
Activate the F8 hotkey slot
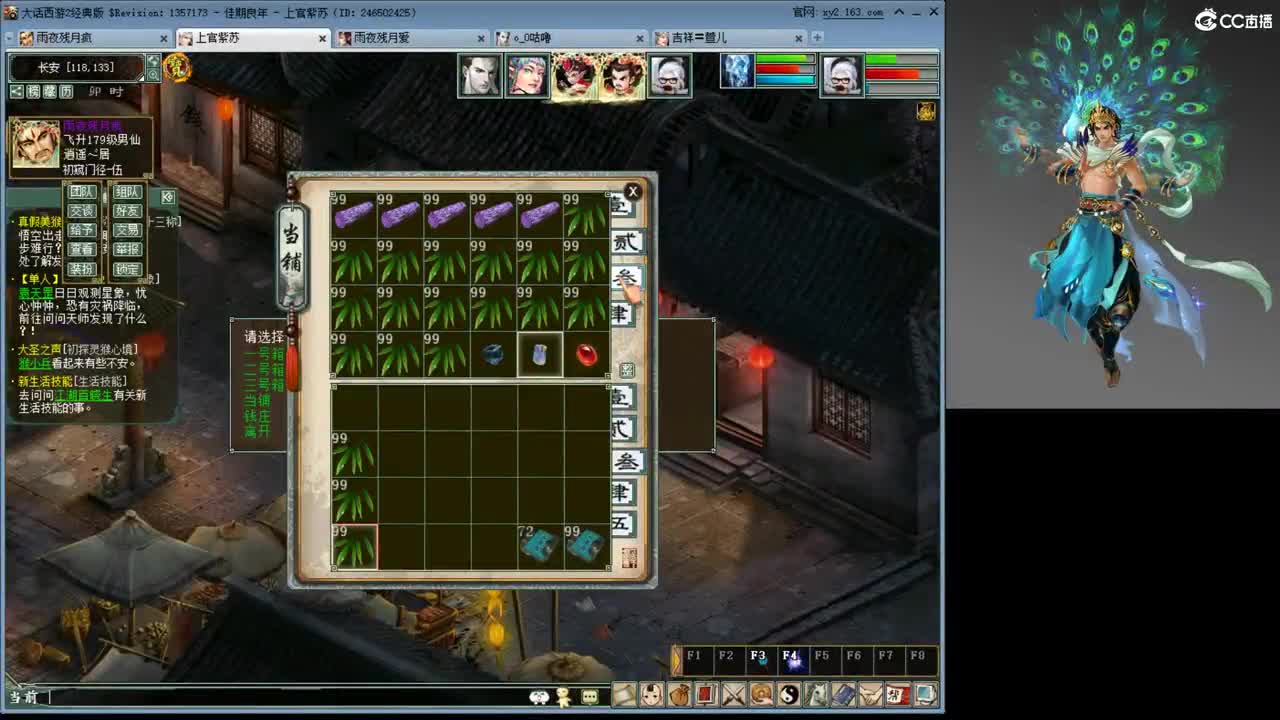pos(918,658)
